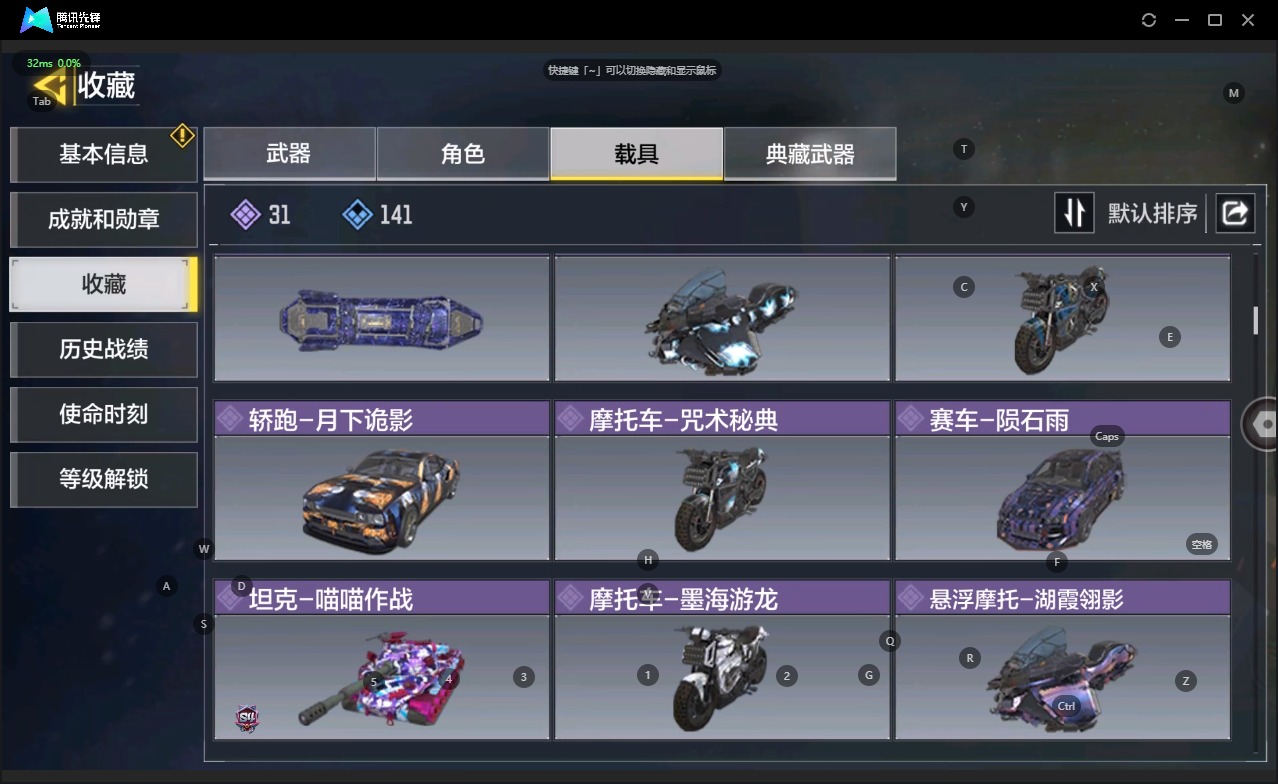This screenshot has width=1278, height=784.
Task: Switch to the 角色 tab
Action: point(462,153)
